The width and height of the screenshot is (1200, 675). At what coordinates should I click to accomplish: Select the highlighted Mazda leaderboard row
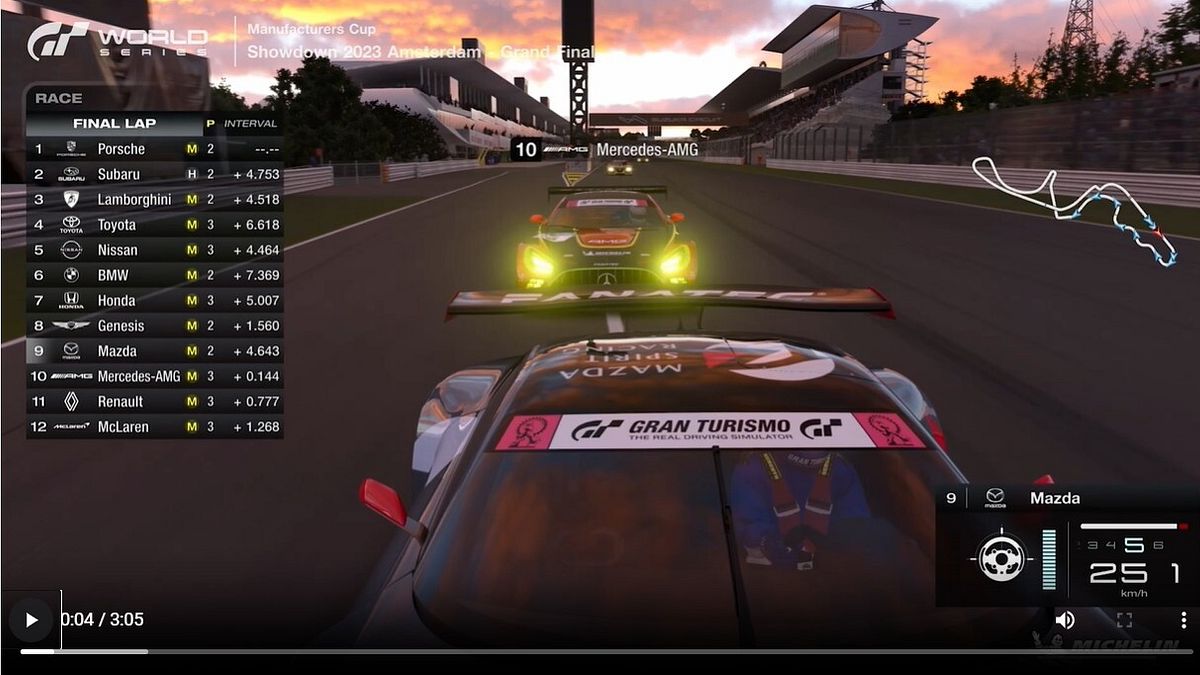coord(155,351)
